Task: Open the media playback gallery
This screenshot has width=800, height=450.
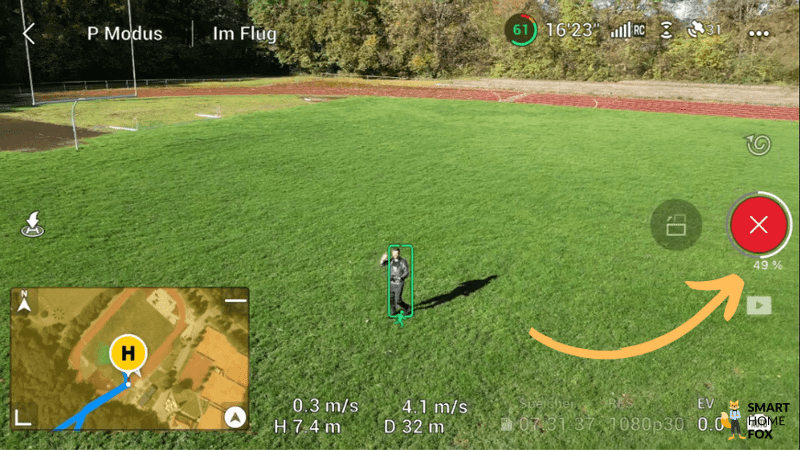Action: click(x=758, y=305)
